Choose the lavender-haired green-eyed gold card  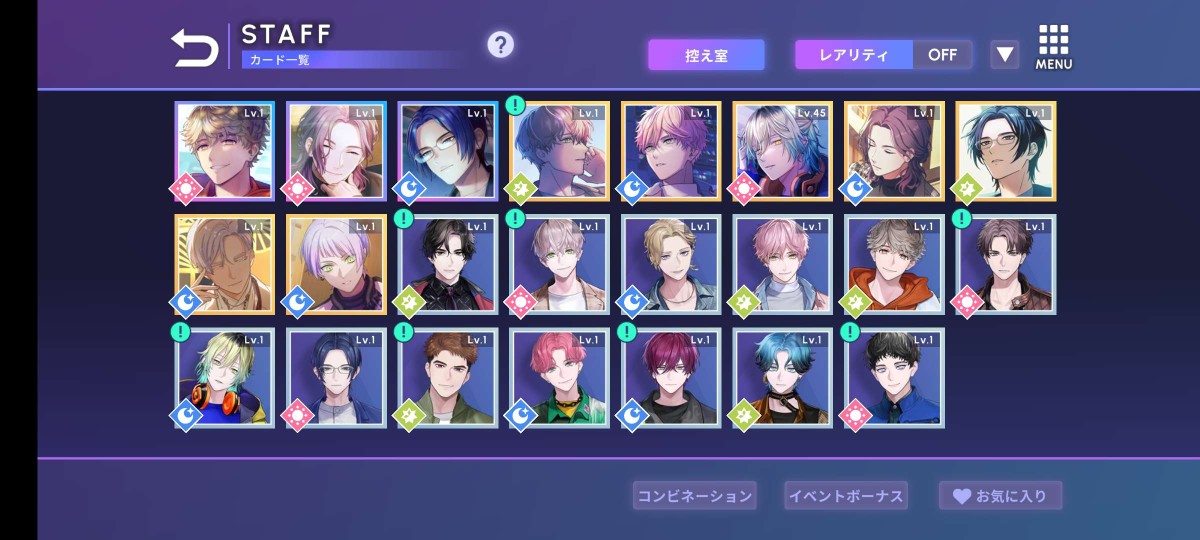(x=336, y=265)
